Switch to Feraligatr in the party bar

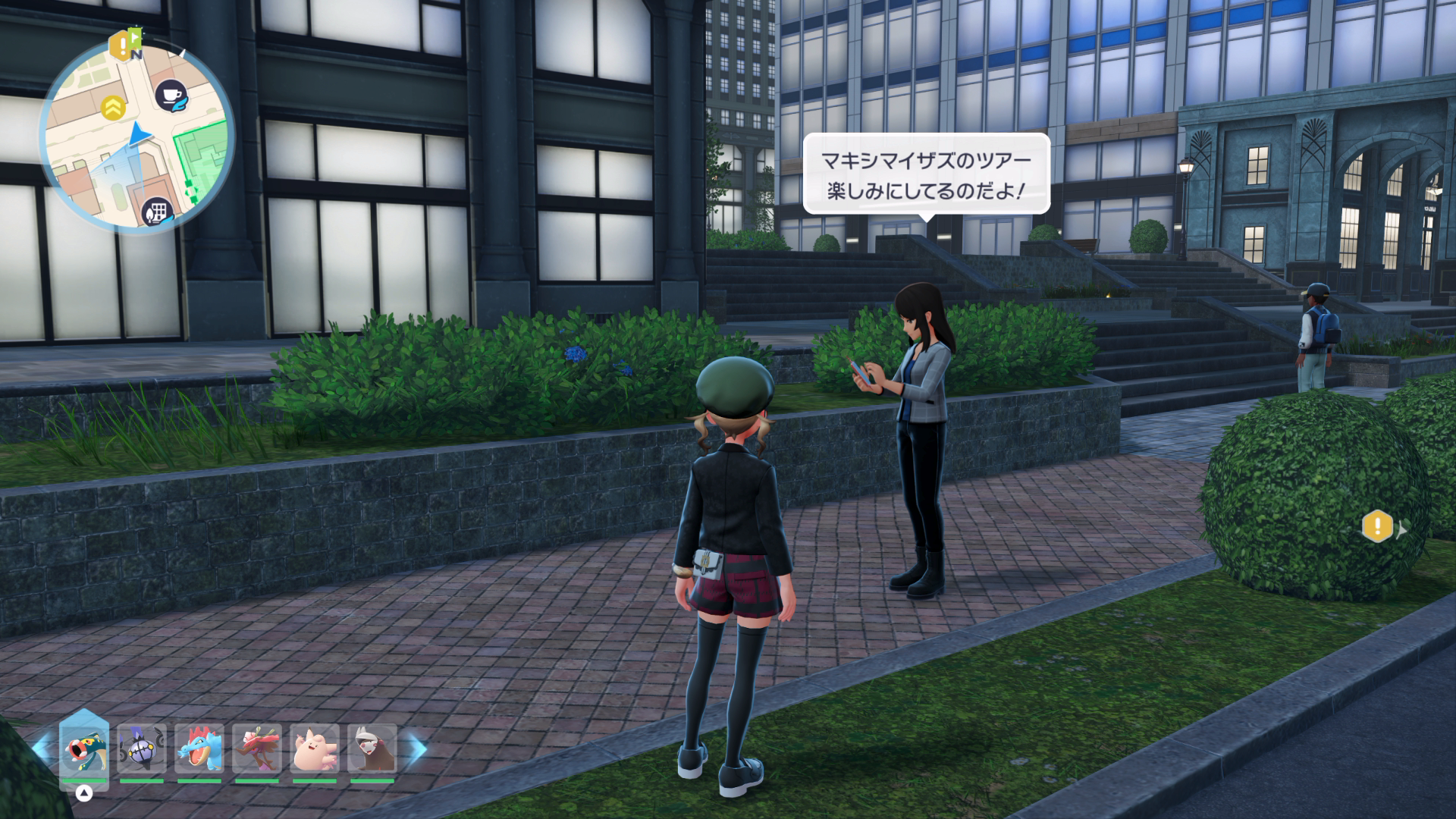click(199, 748)
